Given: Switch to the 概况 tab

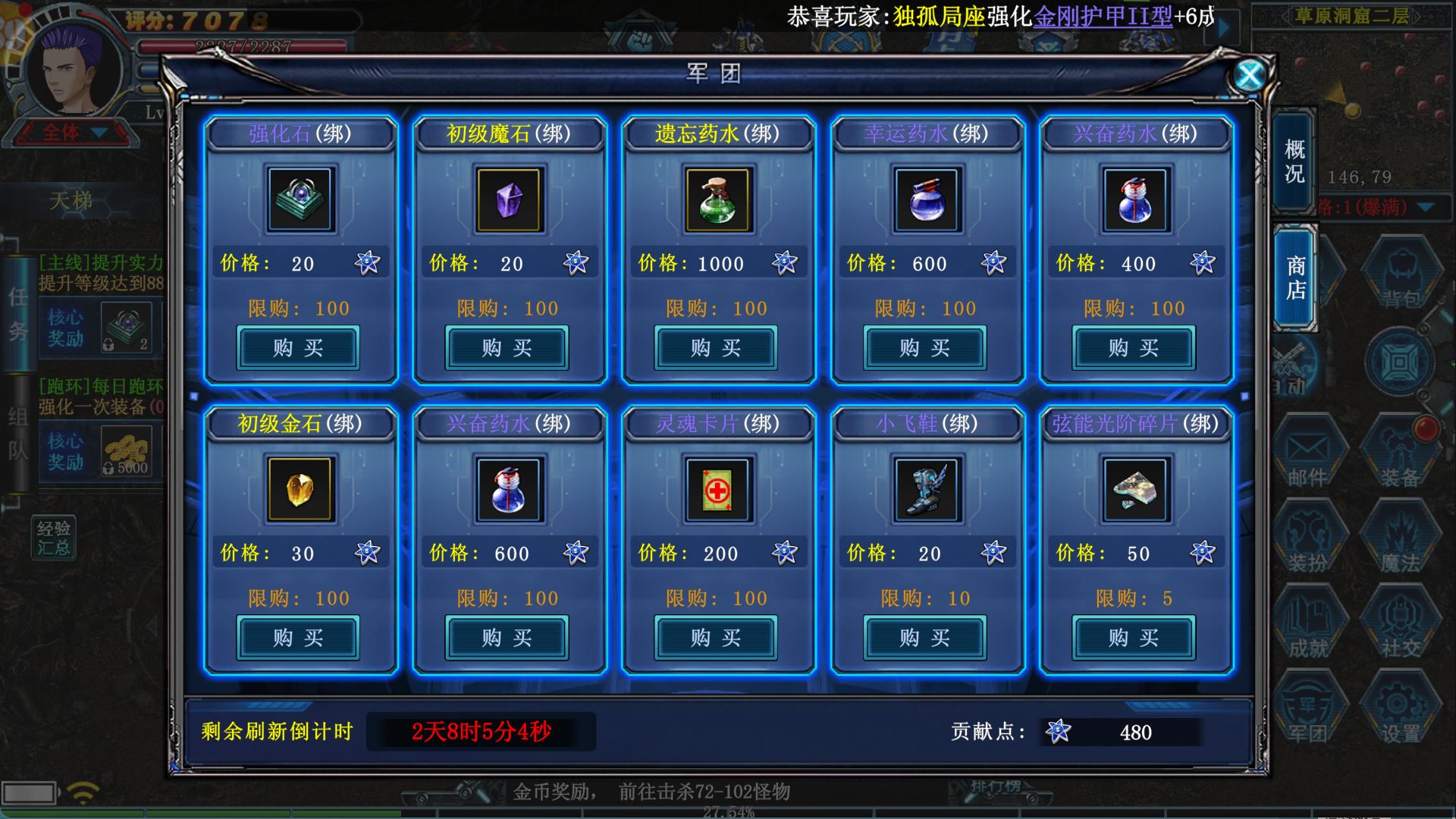Looking at the screenshot, I should coord(1294,162).
